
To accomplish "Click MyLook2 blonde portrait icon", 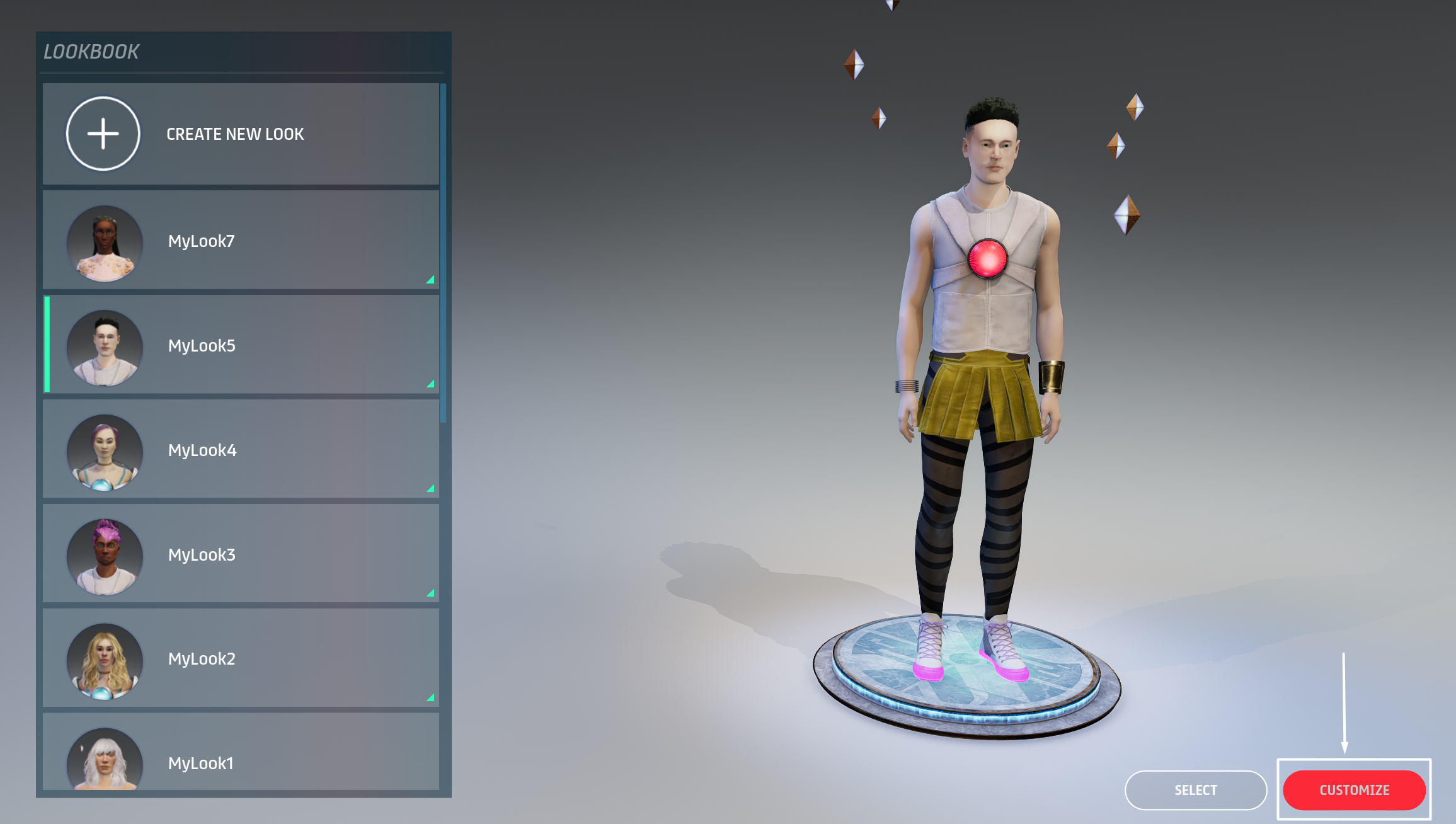I will [104, 661].
